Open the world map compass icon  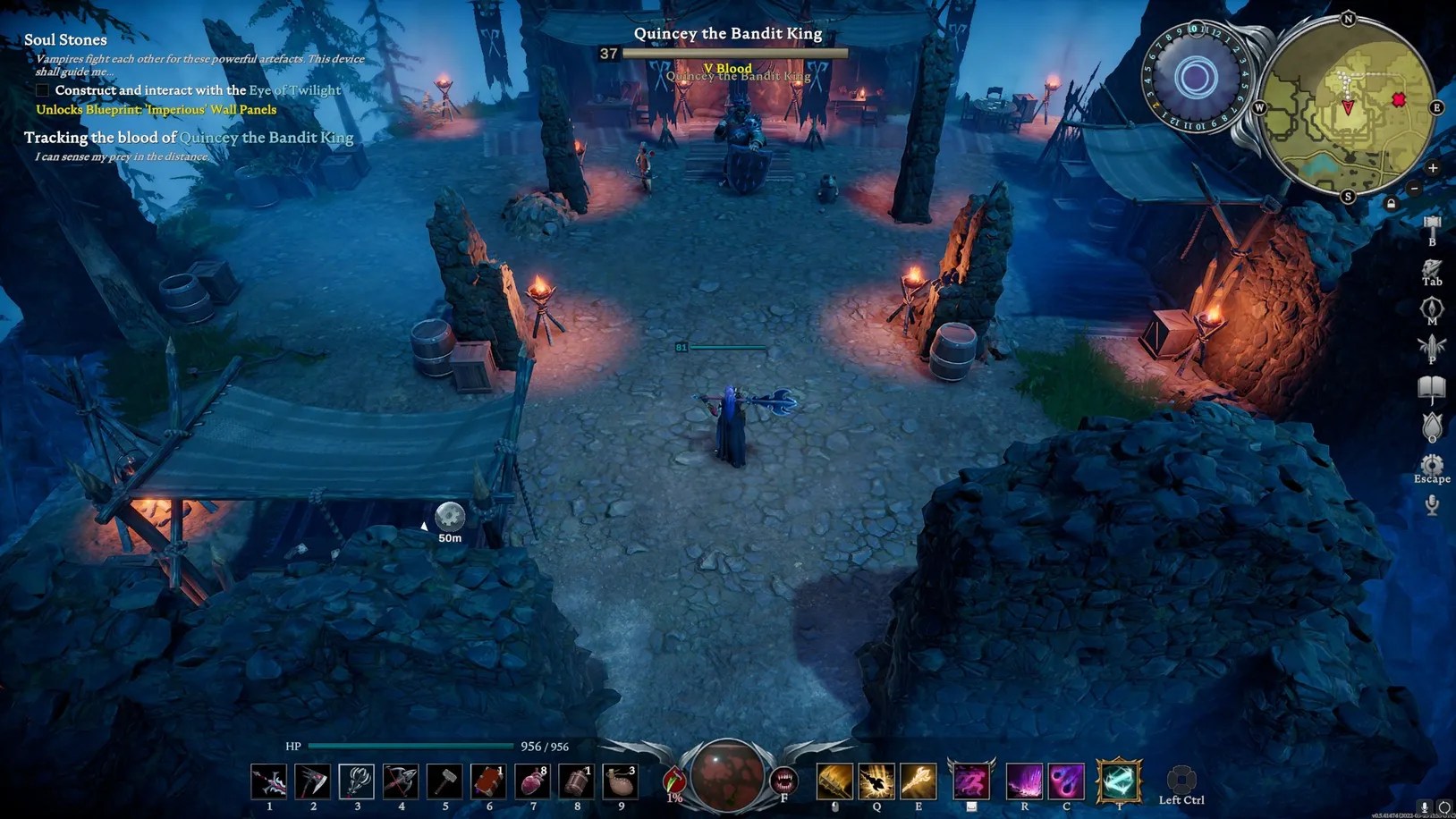coord(1432,308)
